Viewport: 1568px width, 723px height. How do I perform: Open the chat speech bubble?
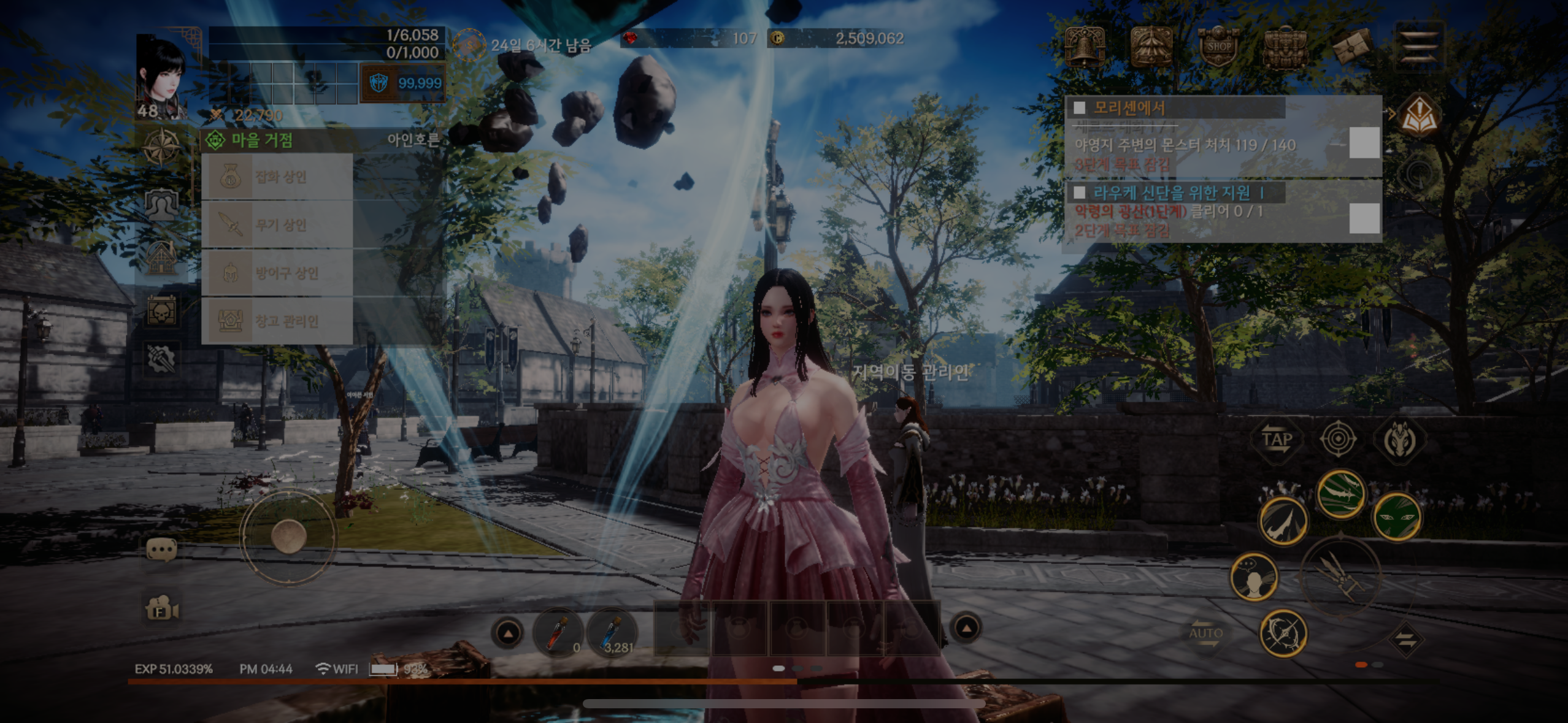click(162, 550)
